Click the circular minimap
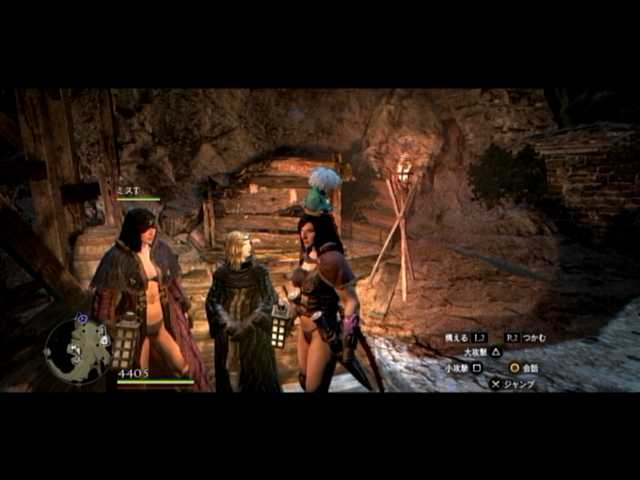640x480 pixels. point(77,350)
